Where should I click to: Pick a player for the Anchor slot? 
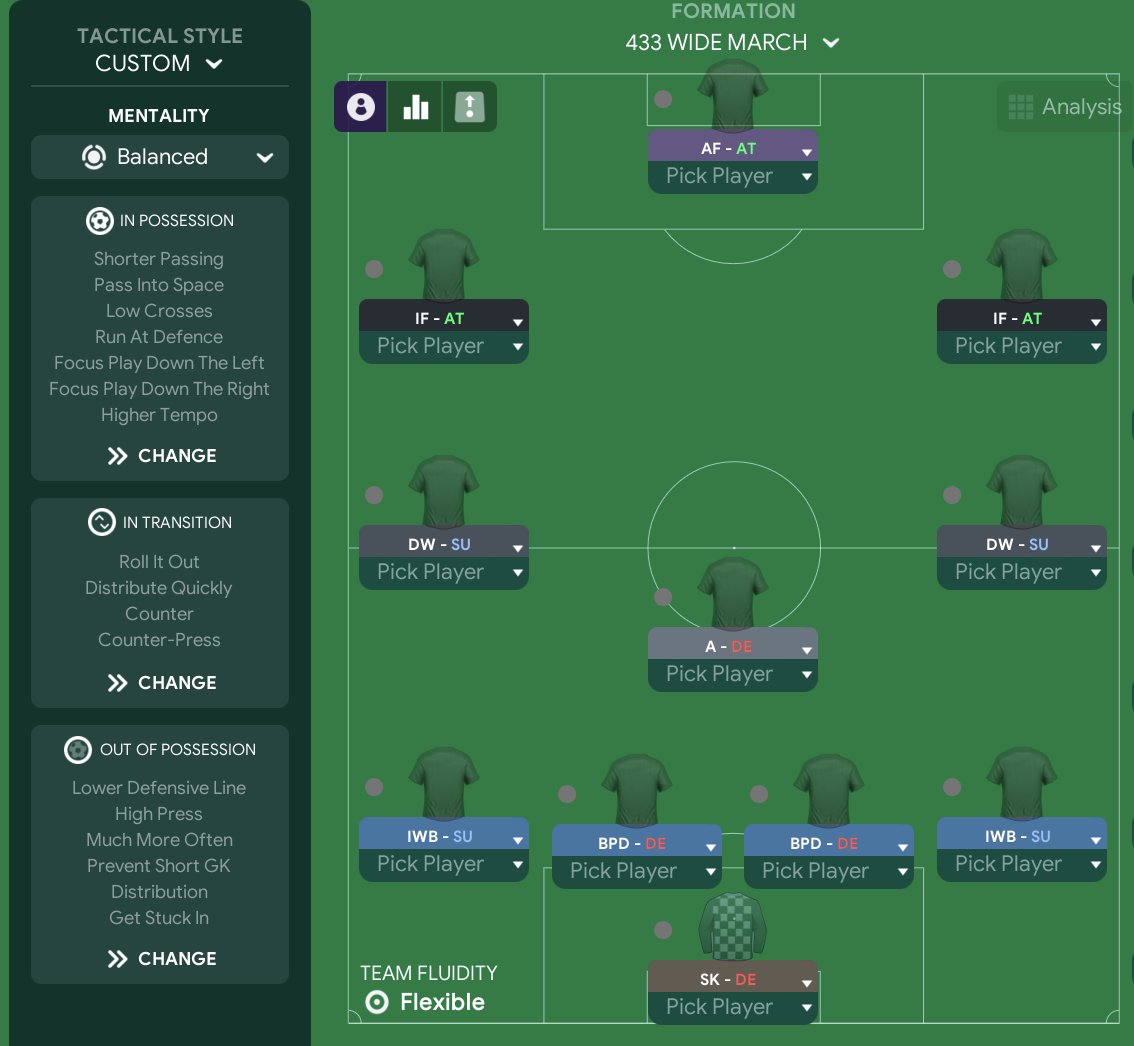[x=733, y=675]
